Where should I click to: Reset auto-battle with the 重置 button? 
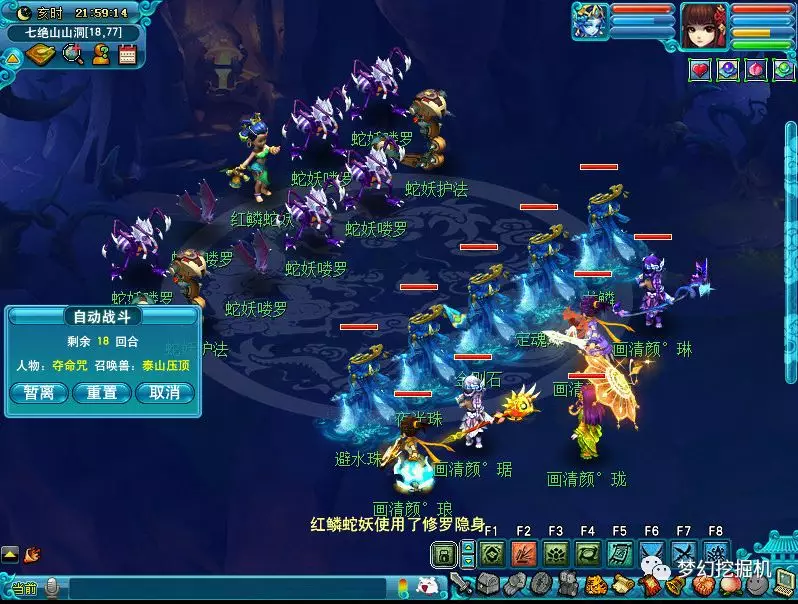click(x=102, y=392)
